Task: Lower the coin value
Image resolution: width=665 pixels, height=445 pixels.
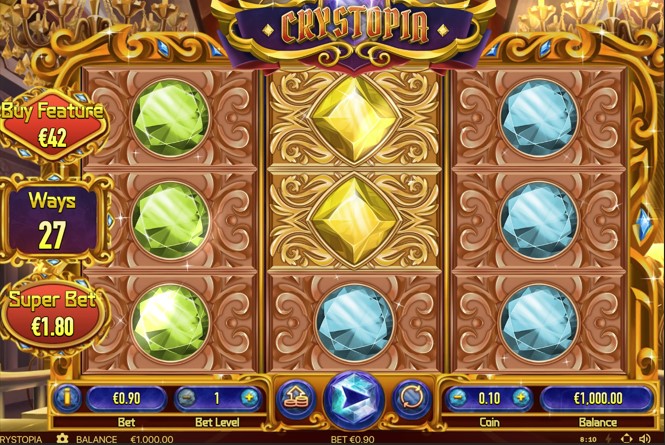Action: click(x=461, y=398)
